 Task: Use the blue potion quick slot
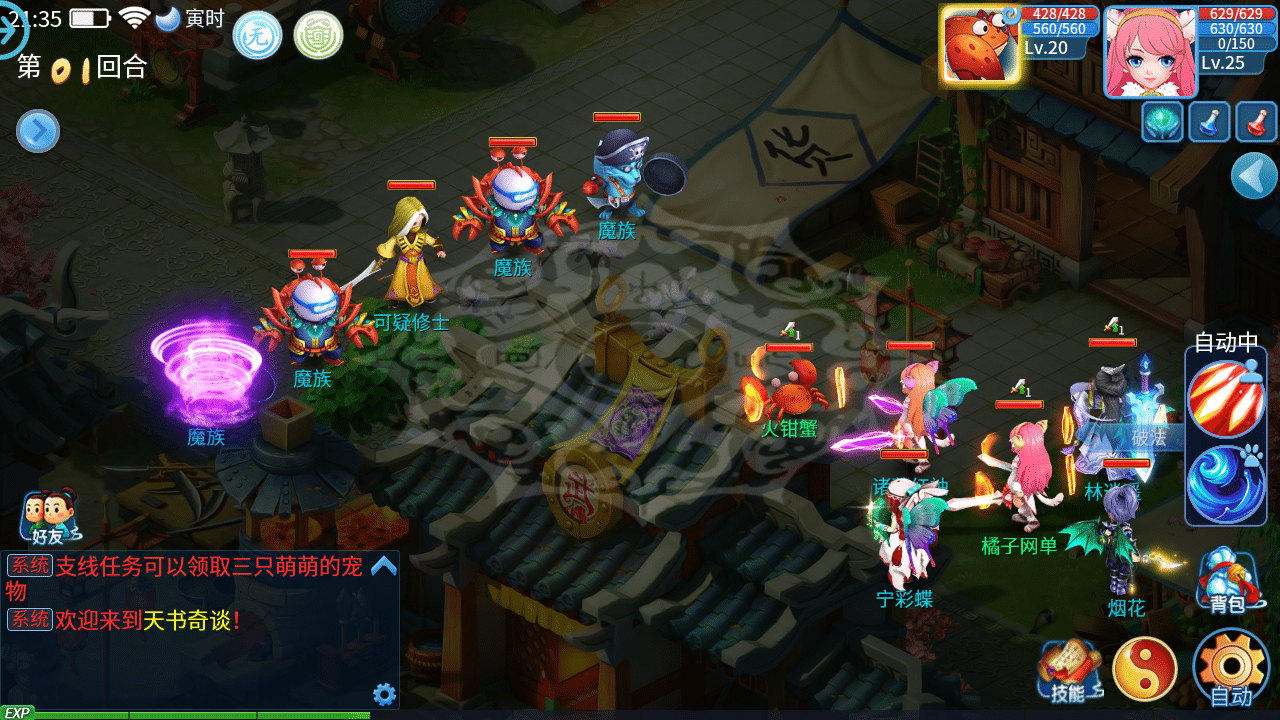[x=1209, y=122]
